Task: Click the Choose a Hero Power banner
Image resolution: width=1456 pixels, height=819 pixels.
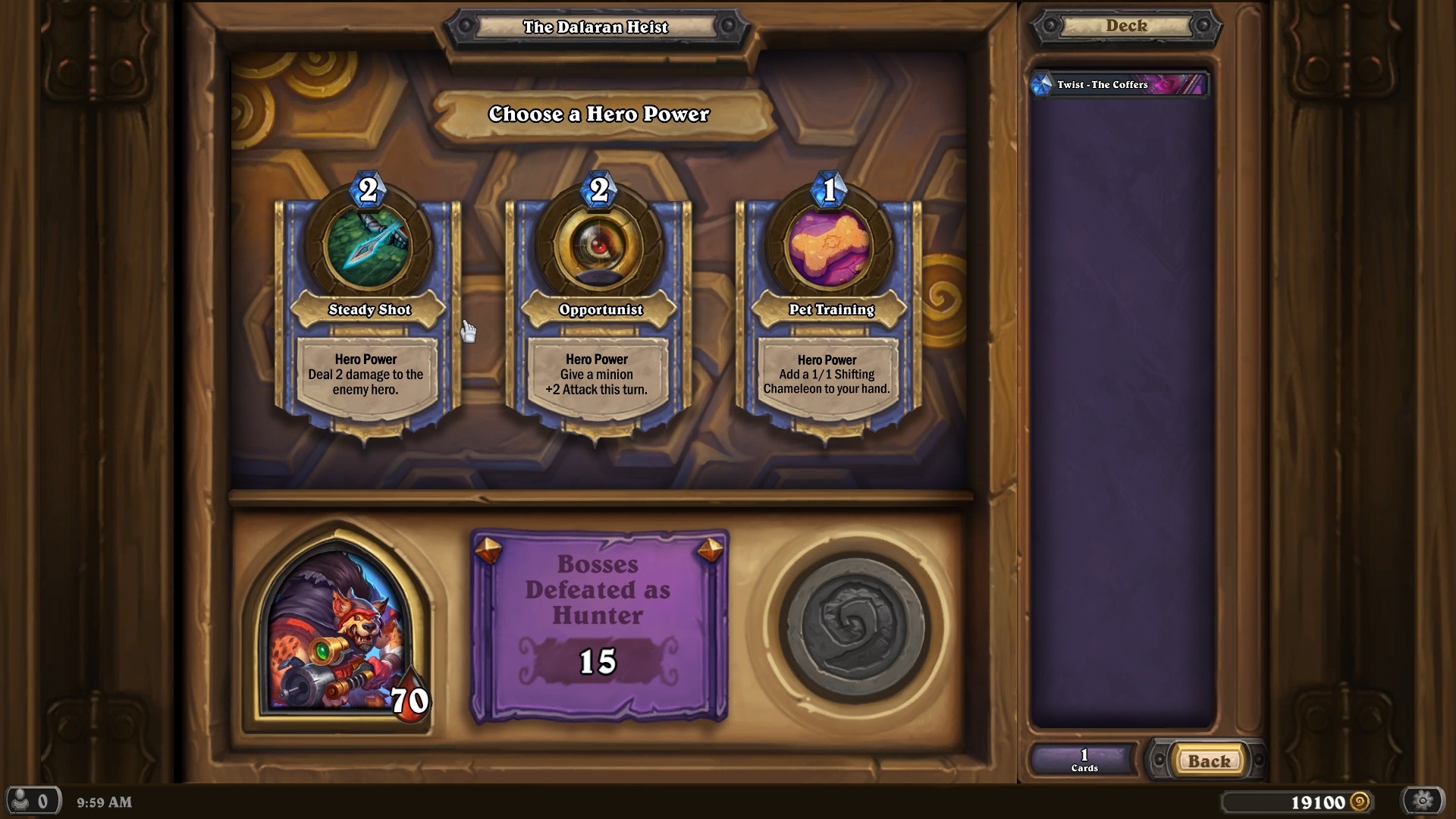Action: [x=598, y=115]
